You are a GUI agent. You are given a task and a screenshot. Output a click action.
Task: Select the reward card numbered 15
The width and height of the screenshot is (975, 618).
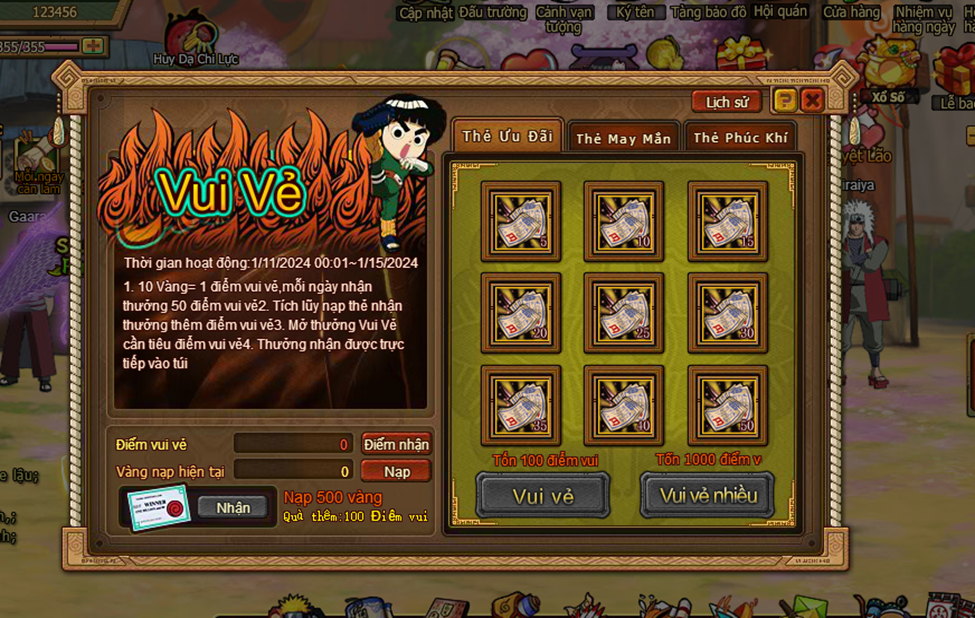(x=727, y=221)
